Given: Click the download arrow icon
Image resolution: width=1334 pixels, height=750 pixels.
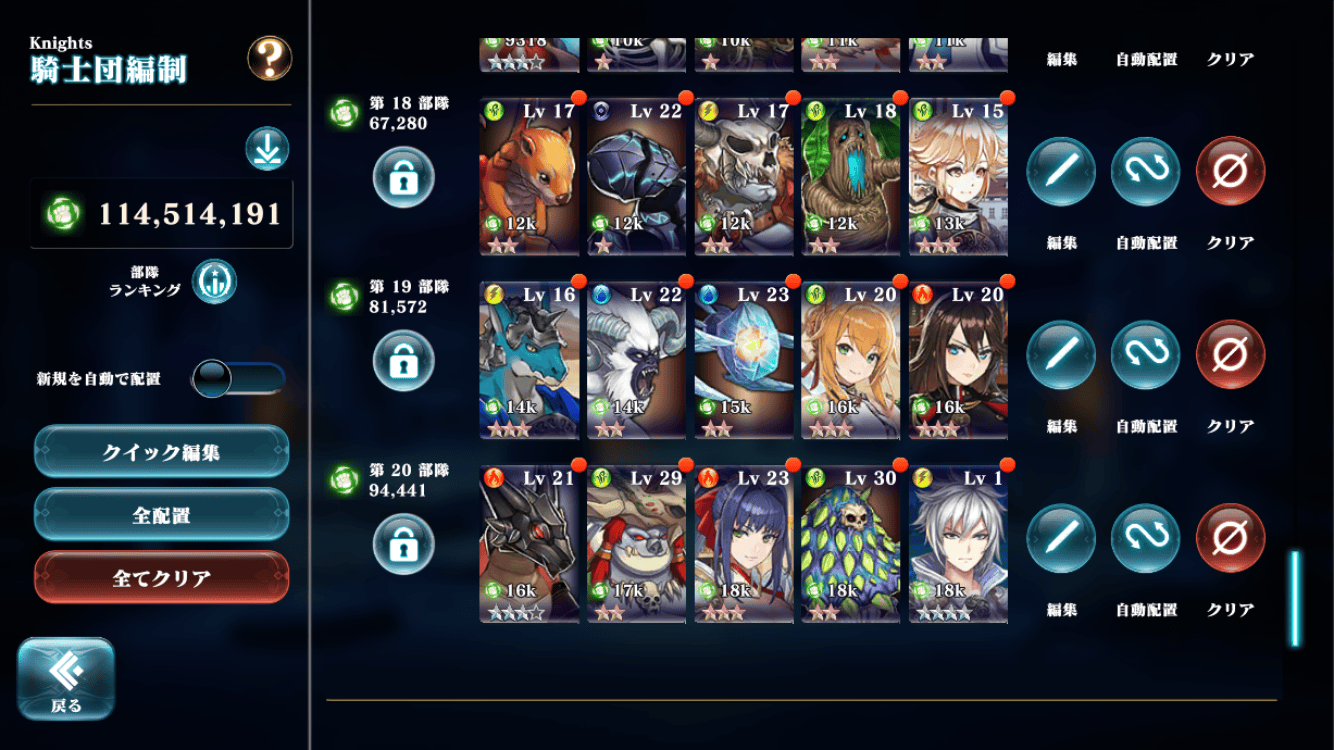Looking at the screenshot, I should coord(267,149).
